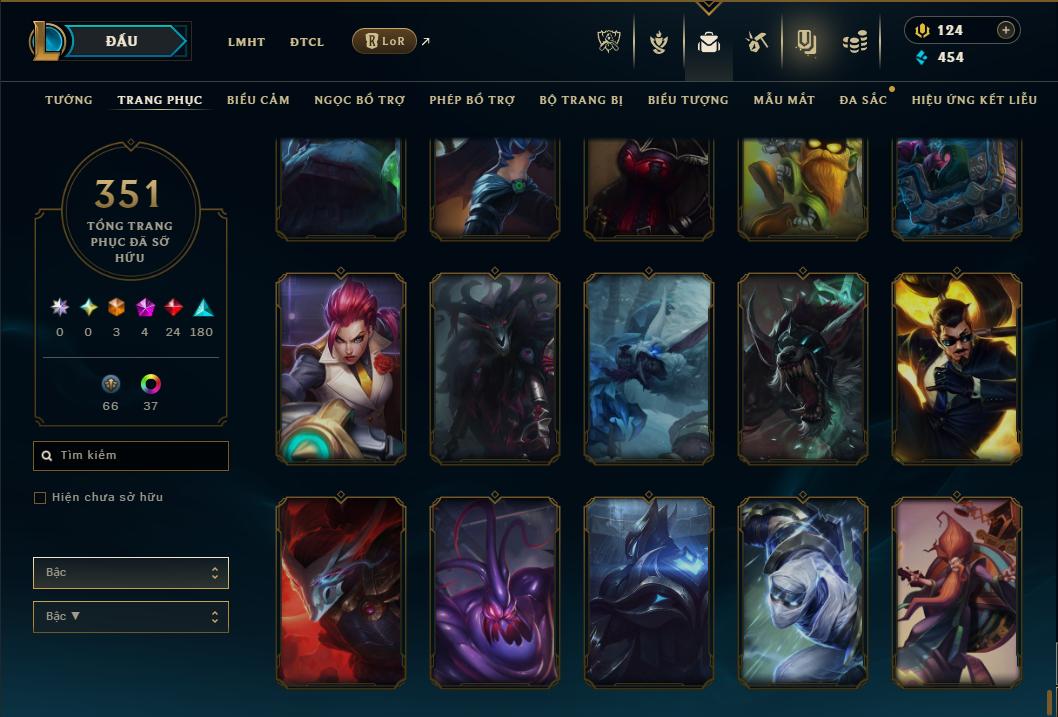Screen dimensions: 1058x717
Task: Open the first Bậc dropdown
Action: pos(130,573)
